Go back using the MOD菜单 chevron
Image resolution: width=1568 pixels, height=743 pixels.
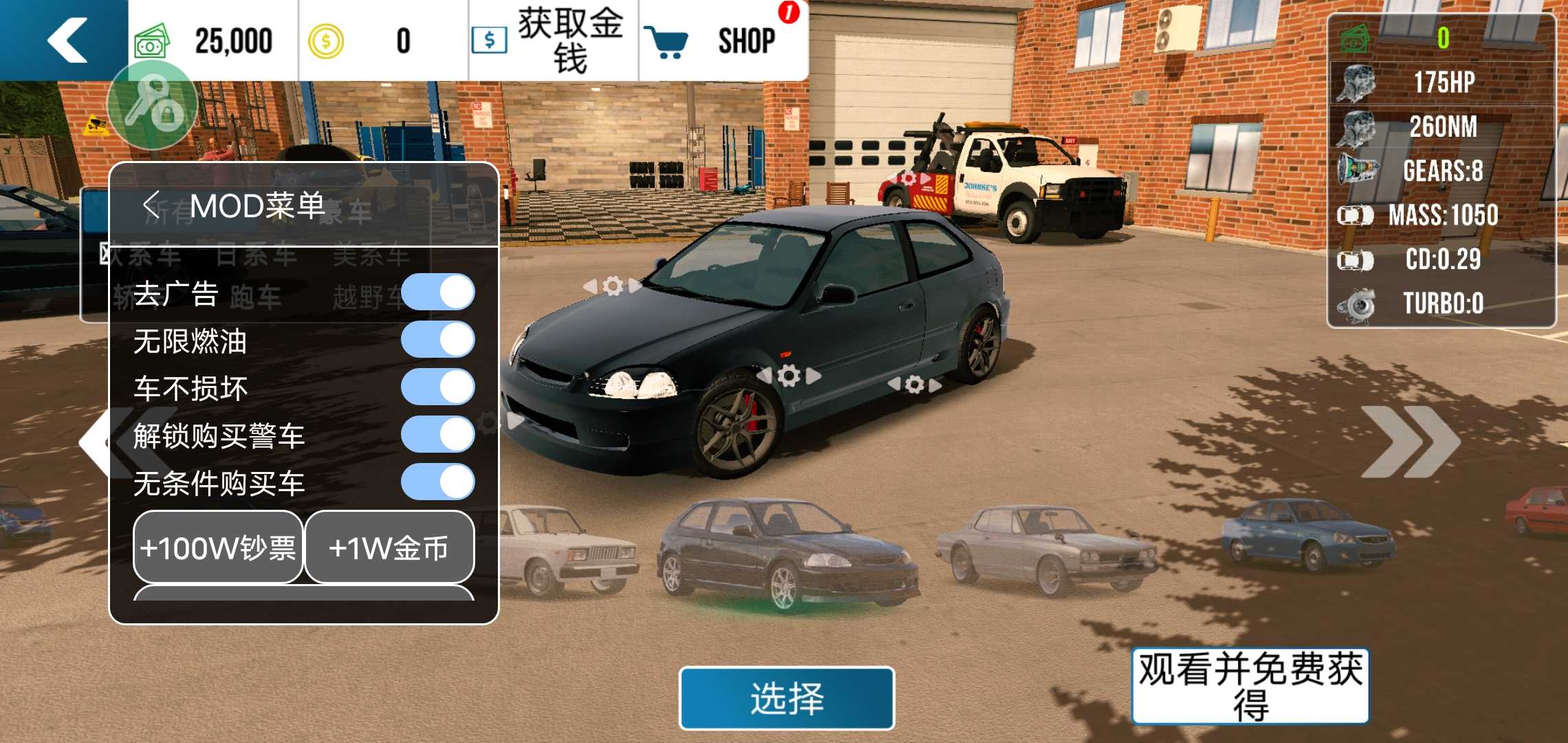click(x=150, y=204)
